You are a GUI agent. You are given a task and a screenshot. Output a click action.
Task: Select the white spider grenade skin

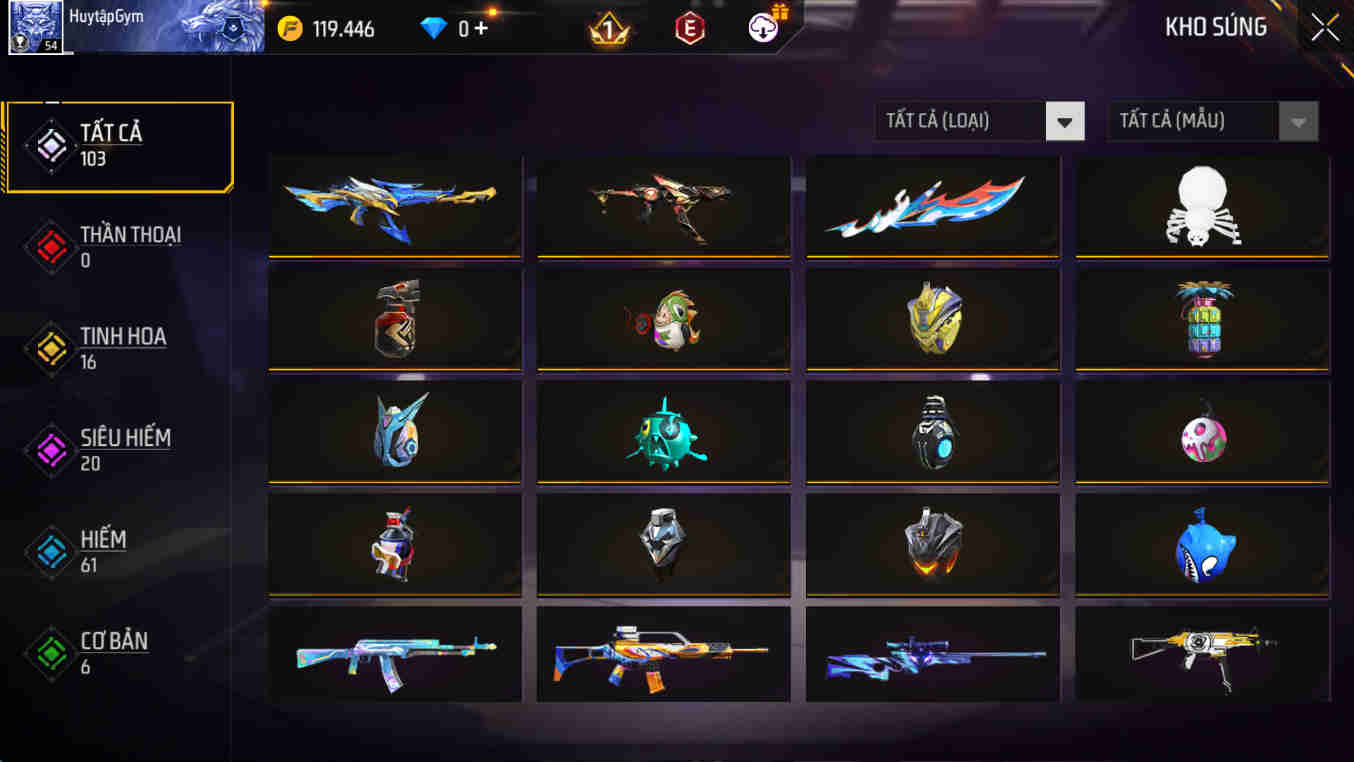[x=1201, y=207]
